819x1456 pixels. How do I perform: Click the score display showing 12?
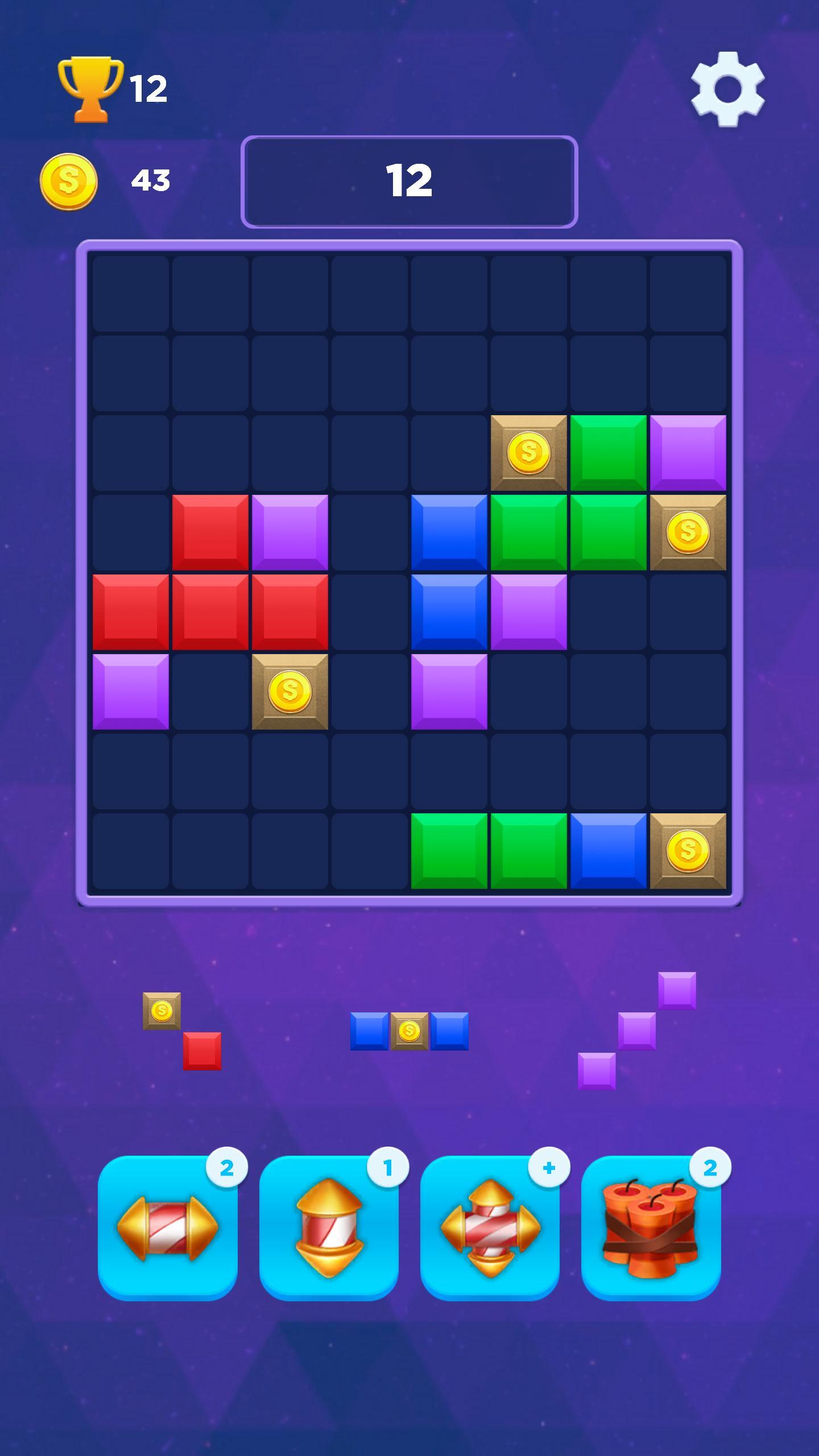[x=409, y=180]
